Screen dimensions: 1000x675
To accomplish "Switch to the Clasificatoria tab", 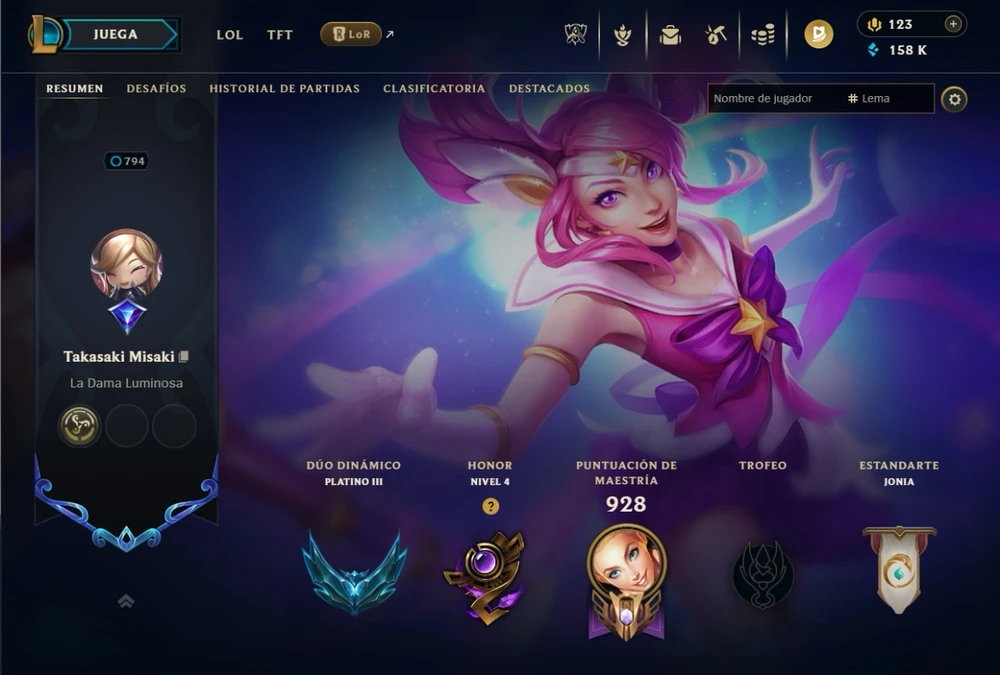I will coord(434,89).
